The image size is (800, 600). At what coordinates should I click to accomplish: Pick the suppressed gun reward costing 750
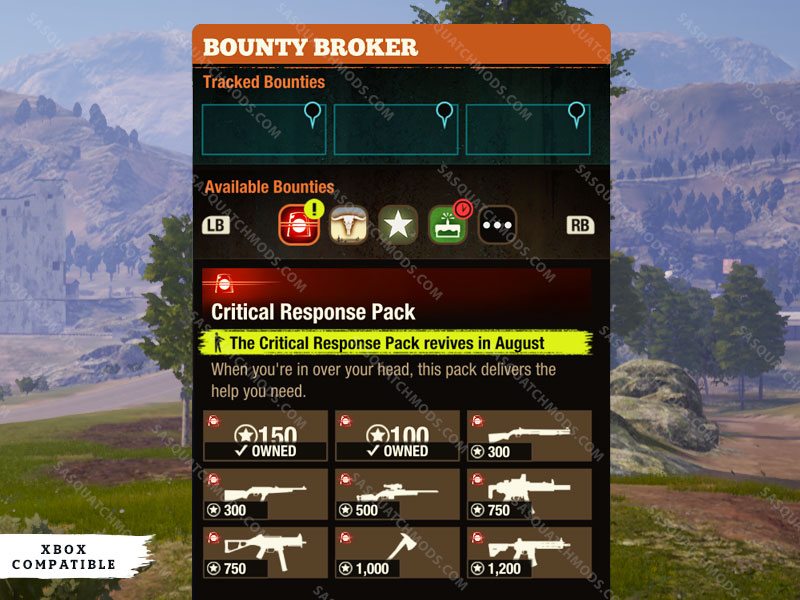(529, 494)
